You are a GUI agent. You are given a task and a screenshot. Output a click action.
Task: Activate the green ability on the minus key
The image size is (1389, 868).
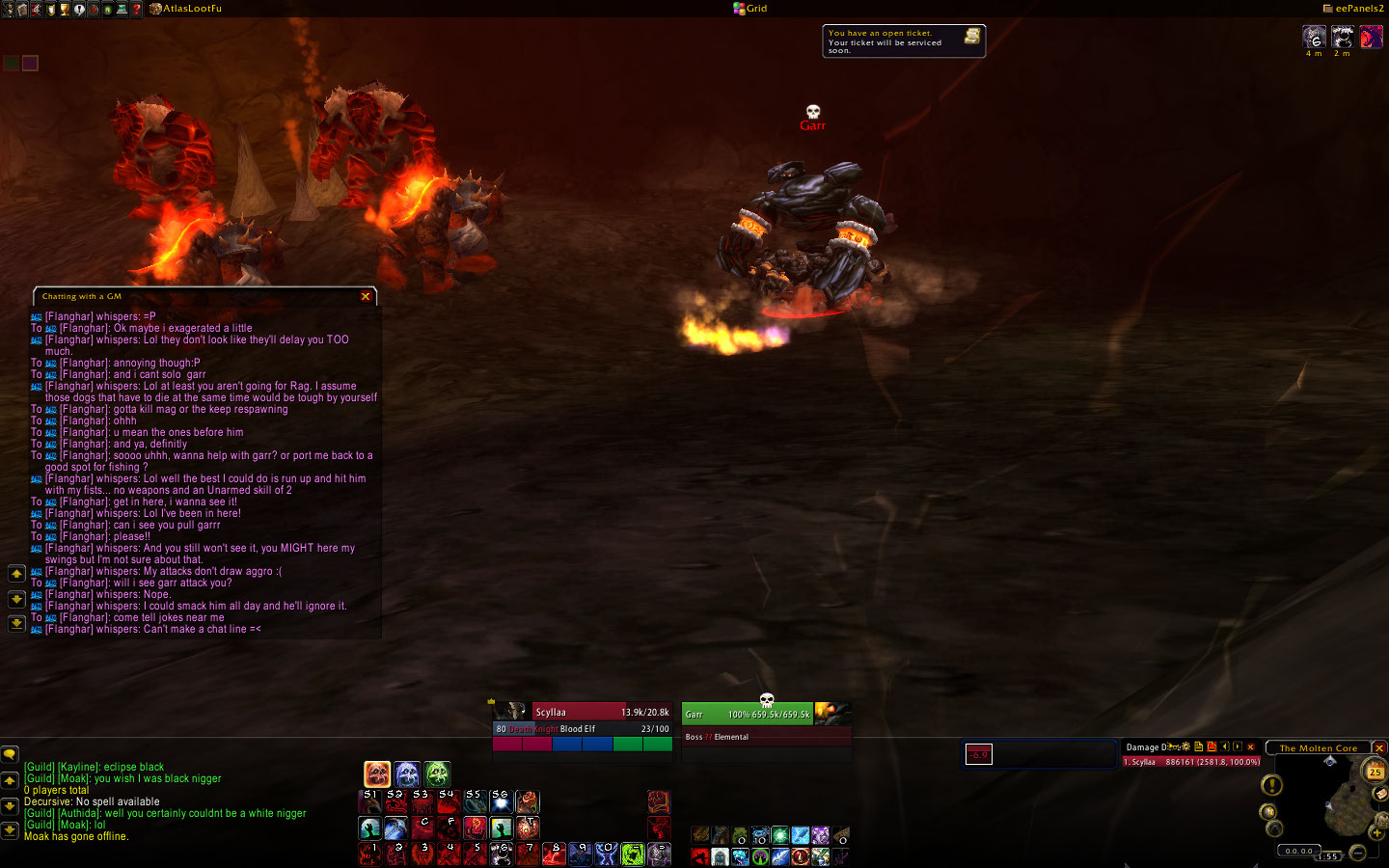coord(632,854)
